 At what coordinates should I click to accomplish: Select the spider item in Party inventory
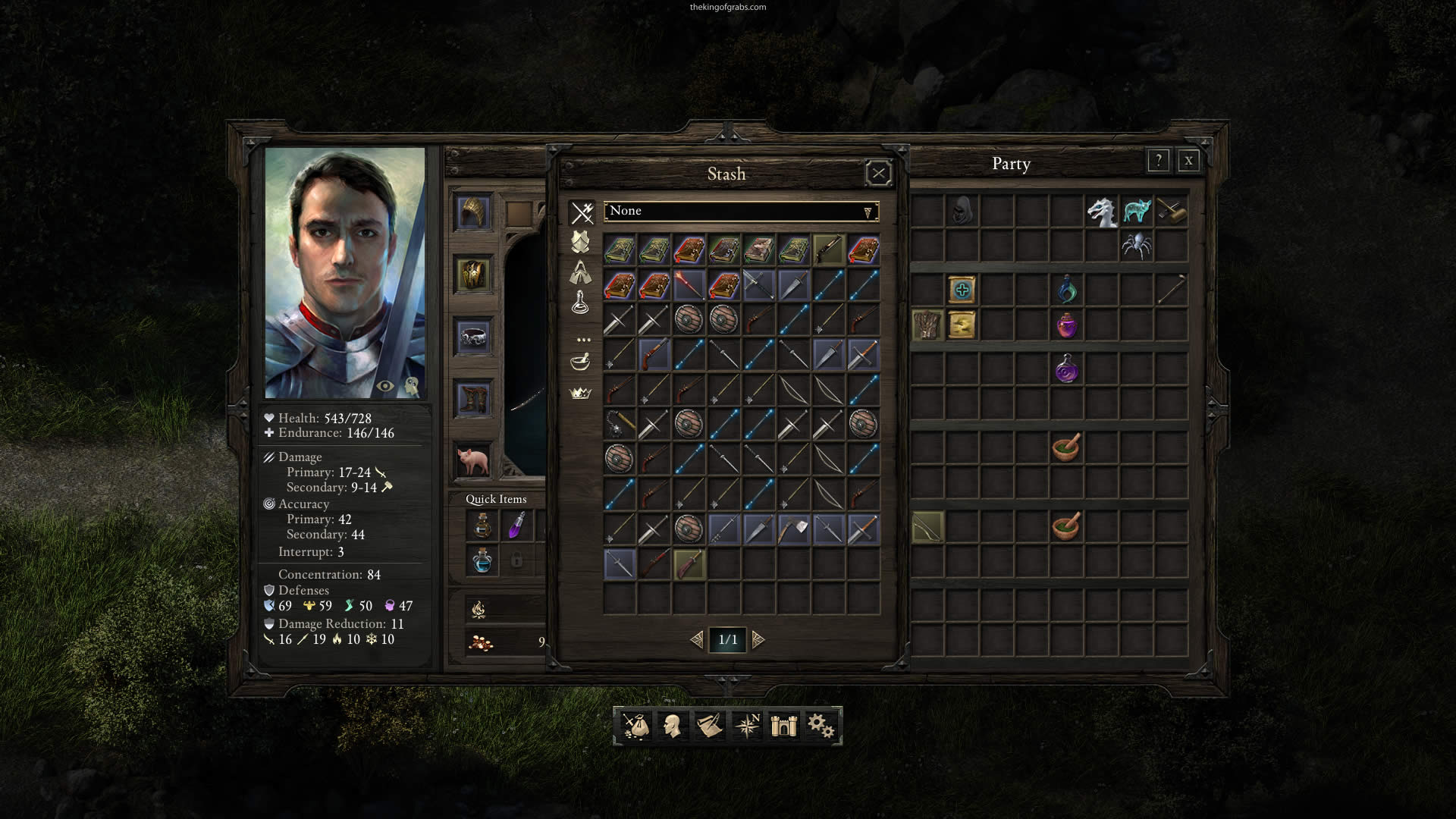pyautogui.click(x=1136, y=246)
